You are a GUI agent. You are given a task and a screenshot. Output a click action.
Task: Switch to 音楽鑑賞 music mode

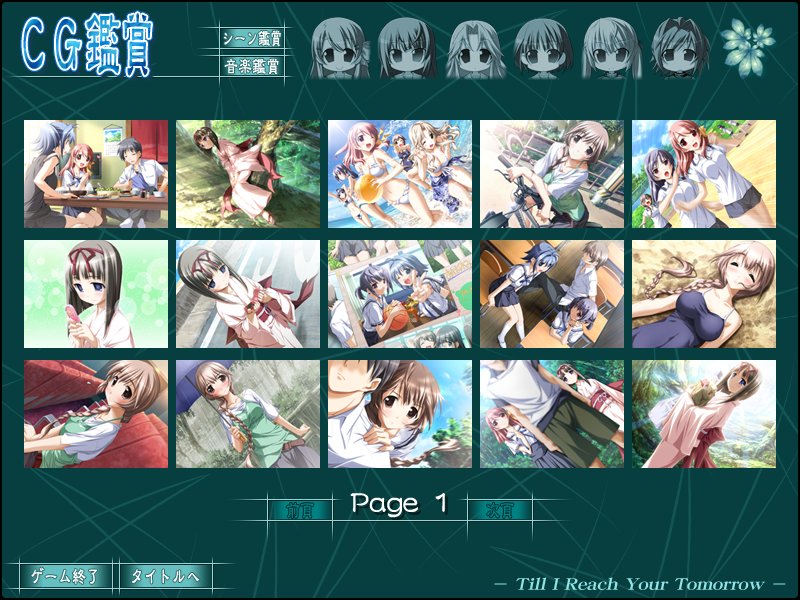251,68
